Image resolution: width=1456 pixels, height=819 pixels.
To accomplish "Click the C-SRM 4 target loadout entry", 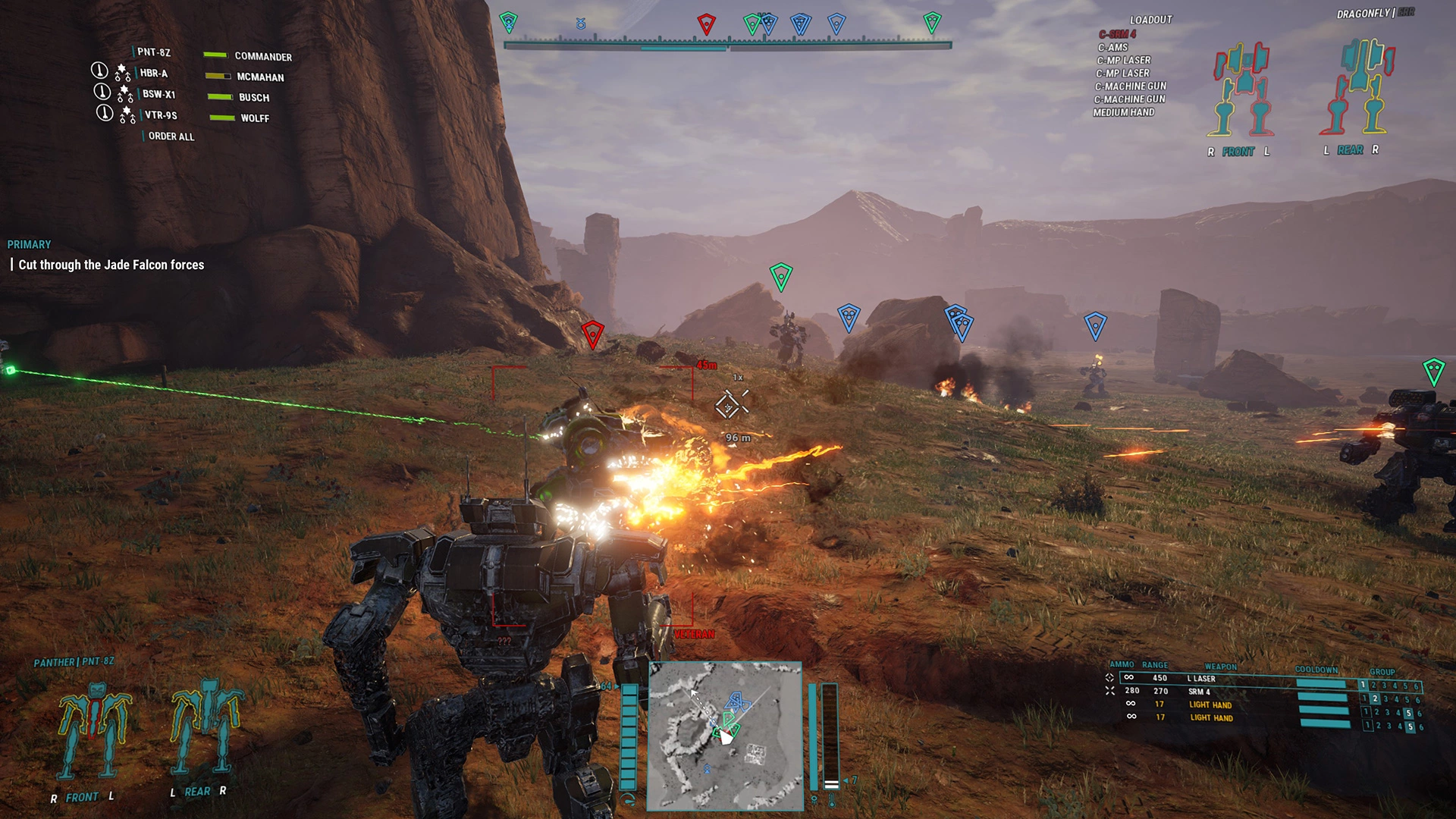I will (1117, 34).
